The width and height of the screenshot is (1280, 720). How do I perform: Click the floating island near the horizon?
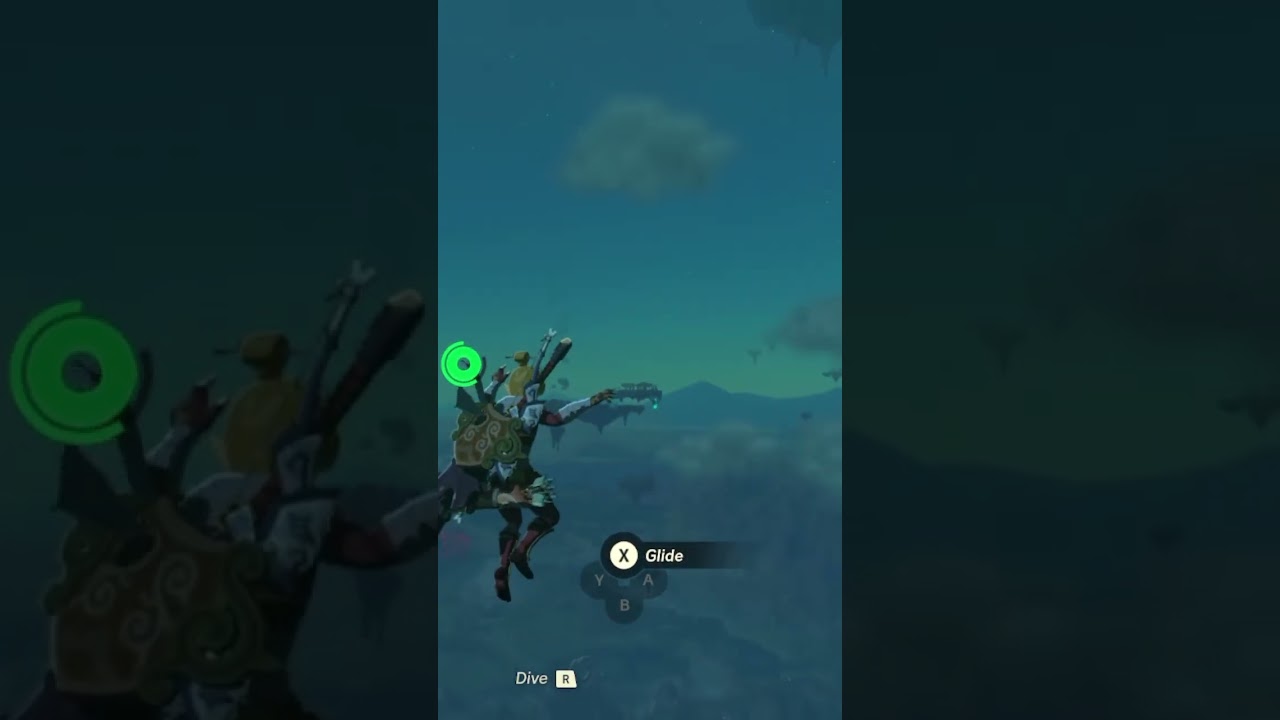click(637, 390)
